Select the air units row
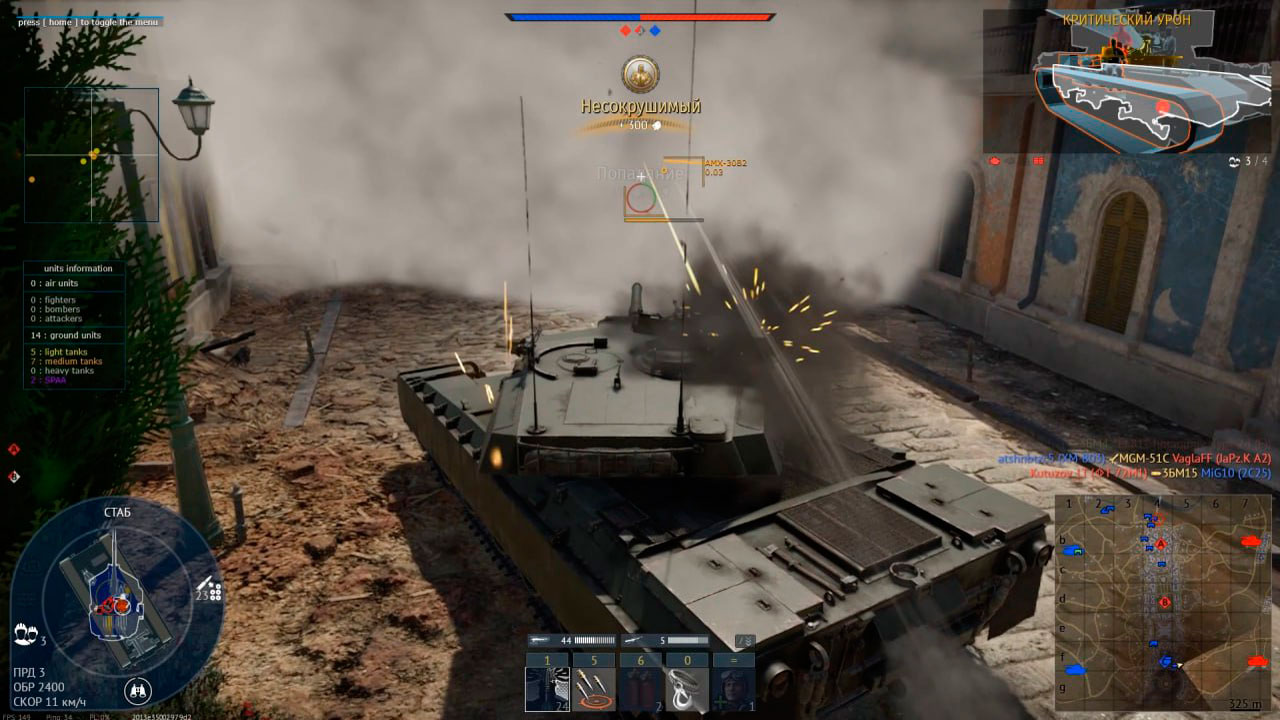 pos(75,283)
